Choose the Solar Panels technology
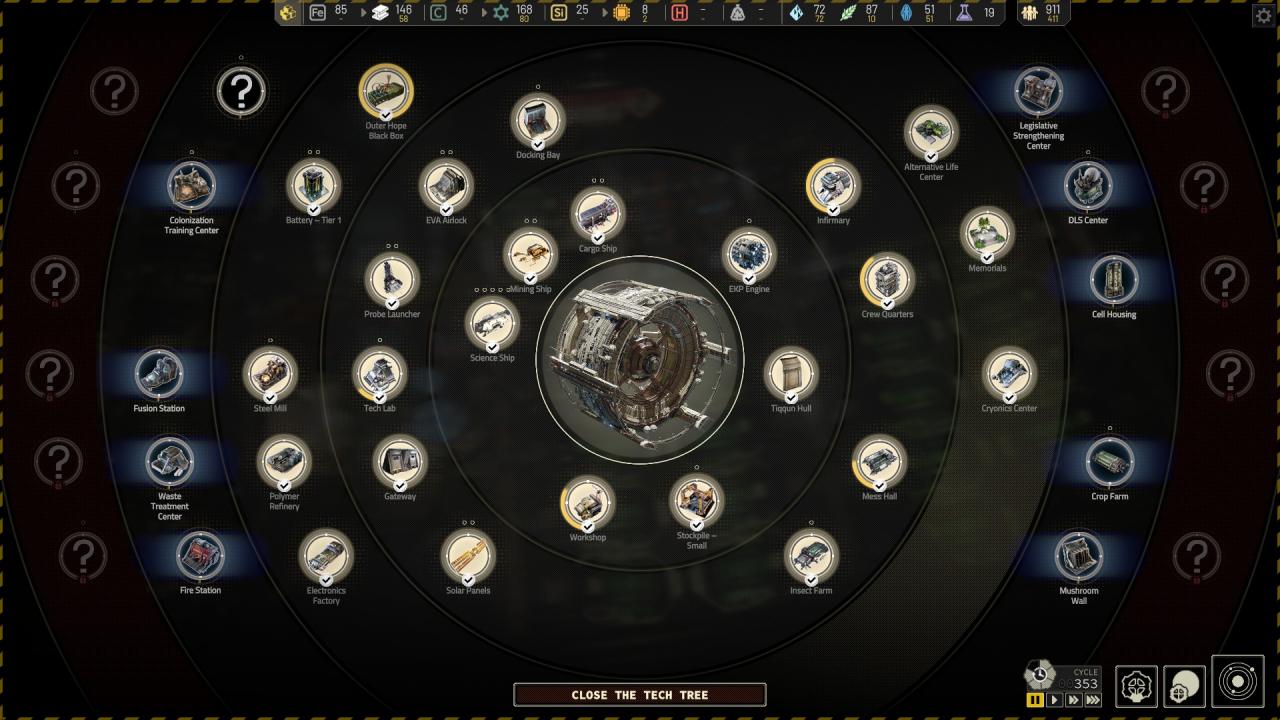Viewport: 1280px width, 720px height. click(x=468, y=556)
